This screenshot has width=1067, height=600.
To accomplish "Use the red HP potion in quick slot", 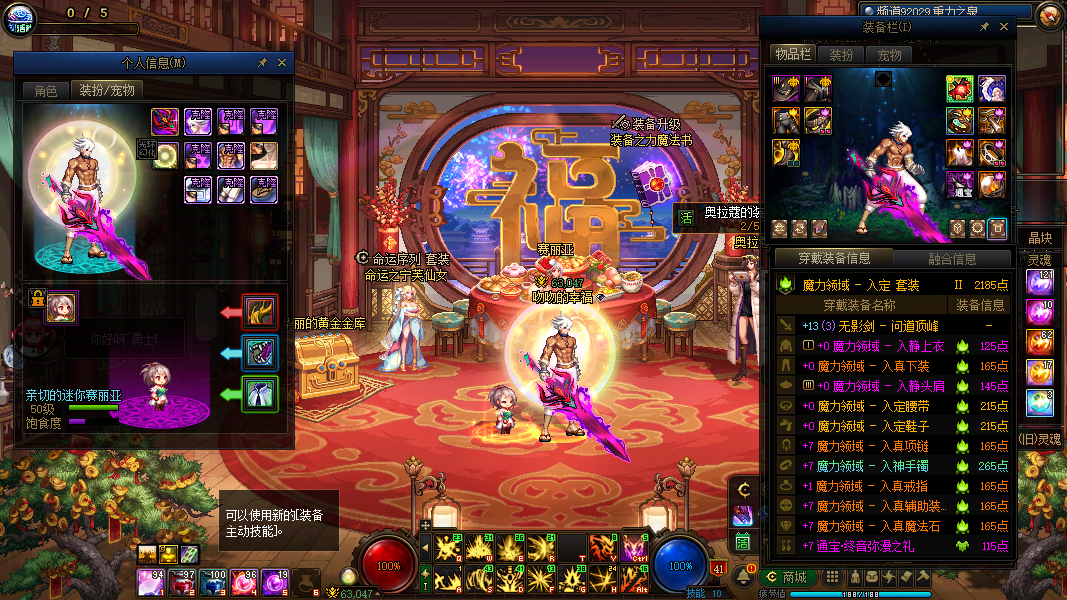I will tap(152, 580).
